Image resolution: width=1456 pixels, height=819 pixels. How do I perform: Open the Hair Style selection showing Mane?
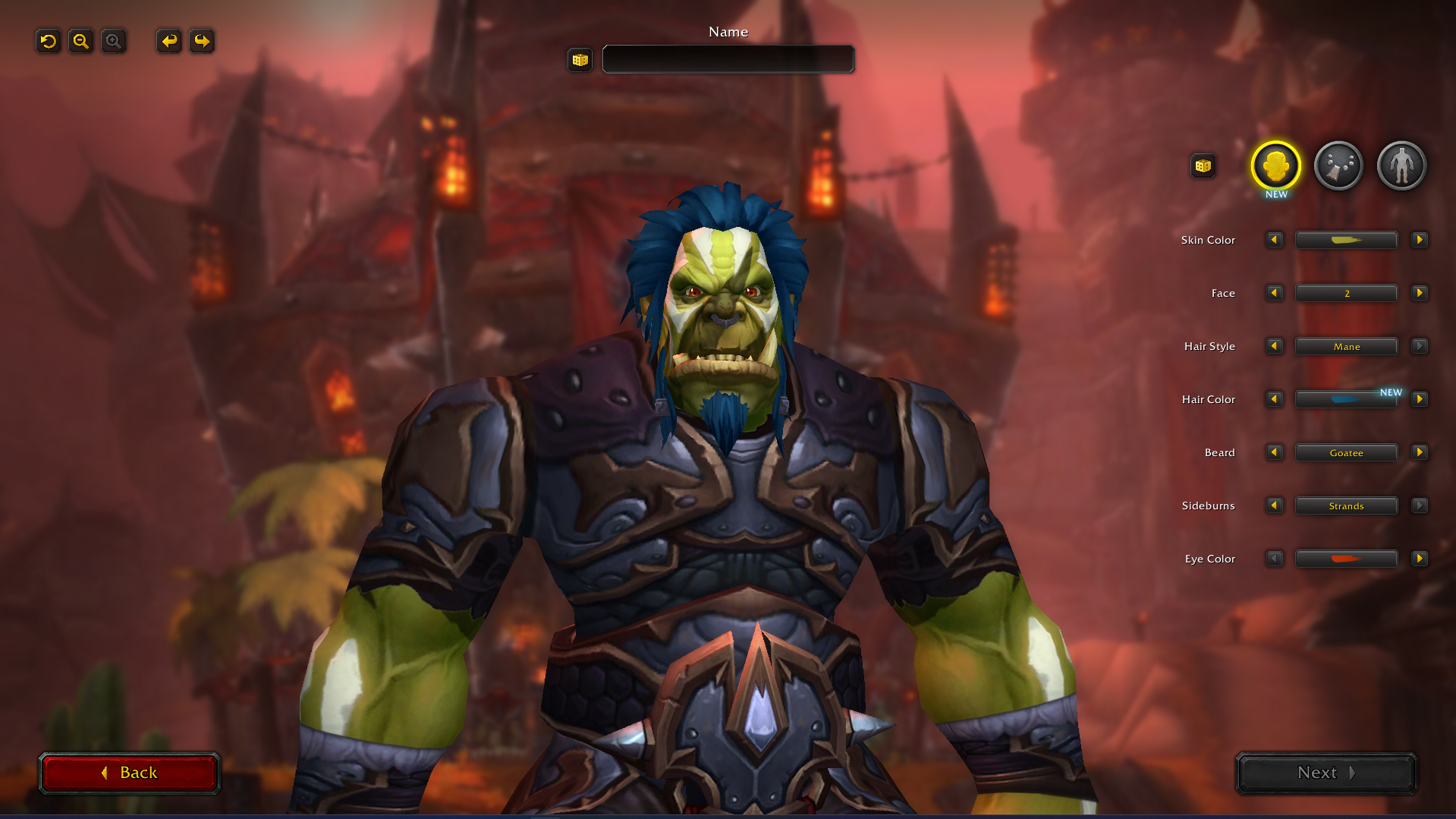tap(1346, 345)
